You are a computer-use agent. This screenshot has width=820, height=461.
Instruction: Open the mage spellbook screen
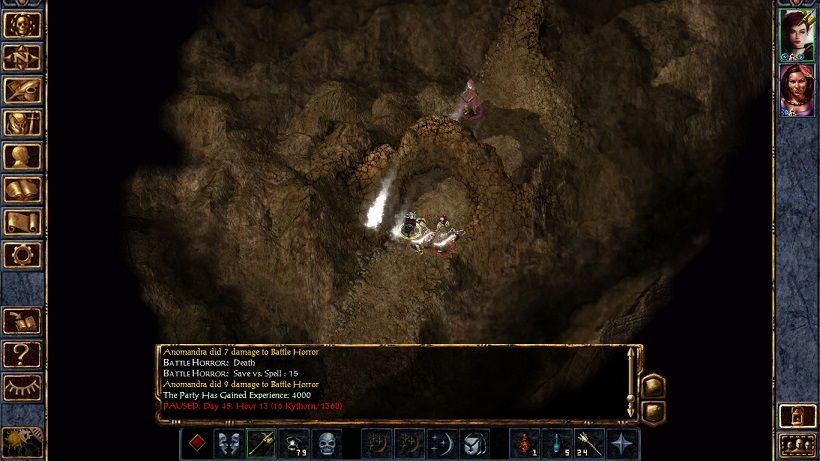click(x=22, y=189)
